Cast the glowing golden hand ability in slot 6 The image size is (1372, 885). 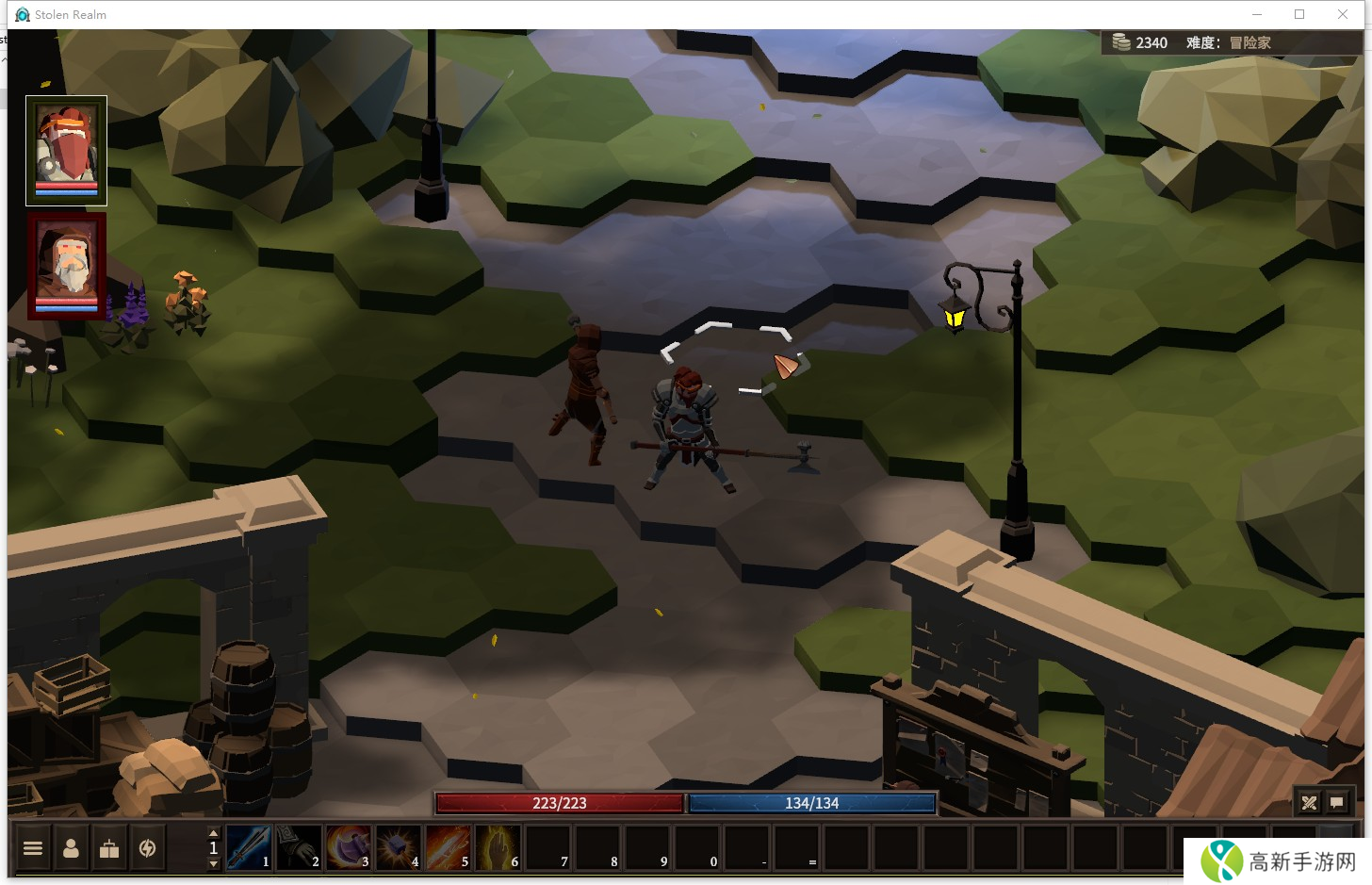click(498, 846)
